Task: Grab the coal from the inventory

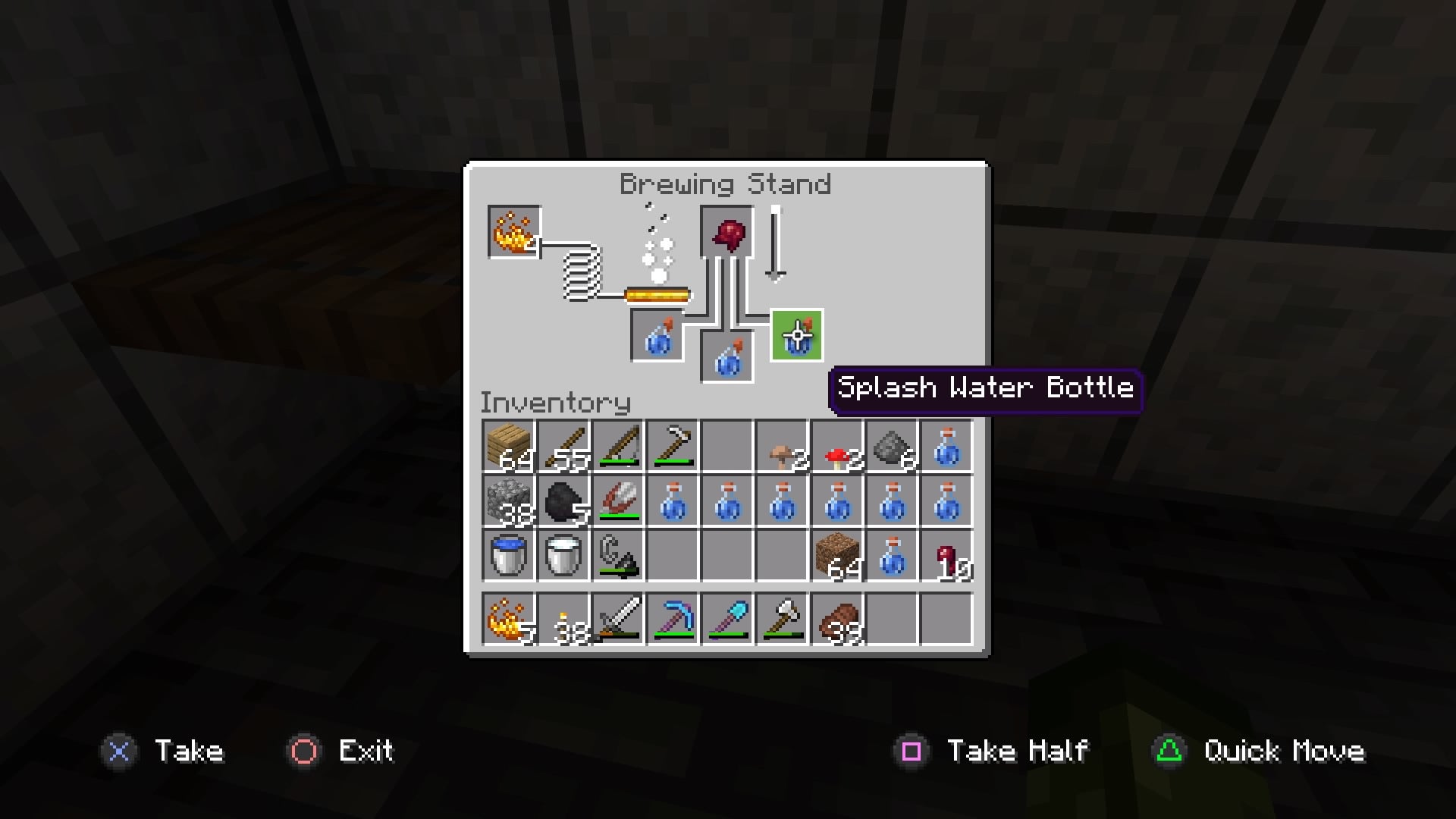Action: click(561, 500)
